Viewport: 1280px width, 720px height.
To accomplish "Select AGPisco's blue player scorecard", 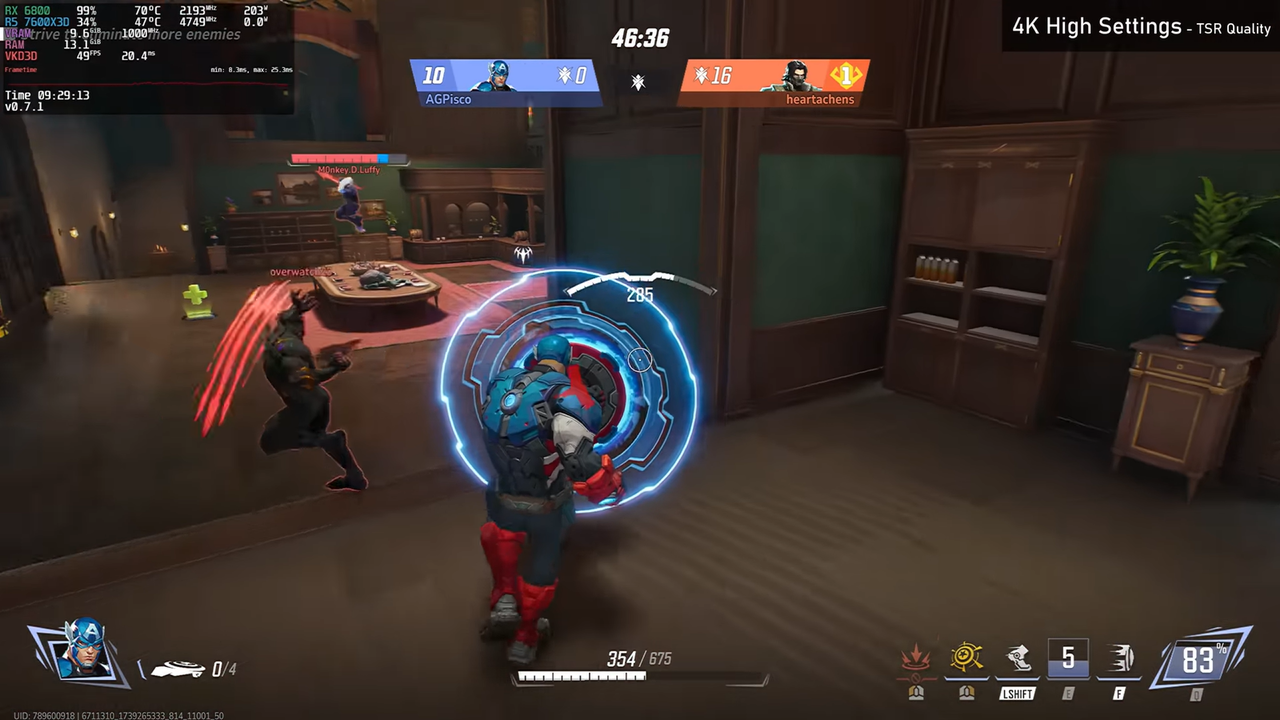I will click(x=506, y=81).
